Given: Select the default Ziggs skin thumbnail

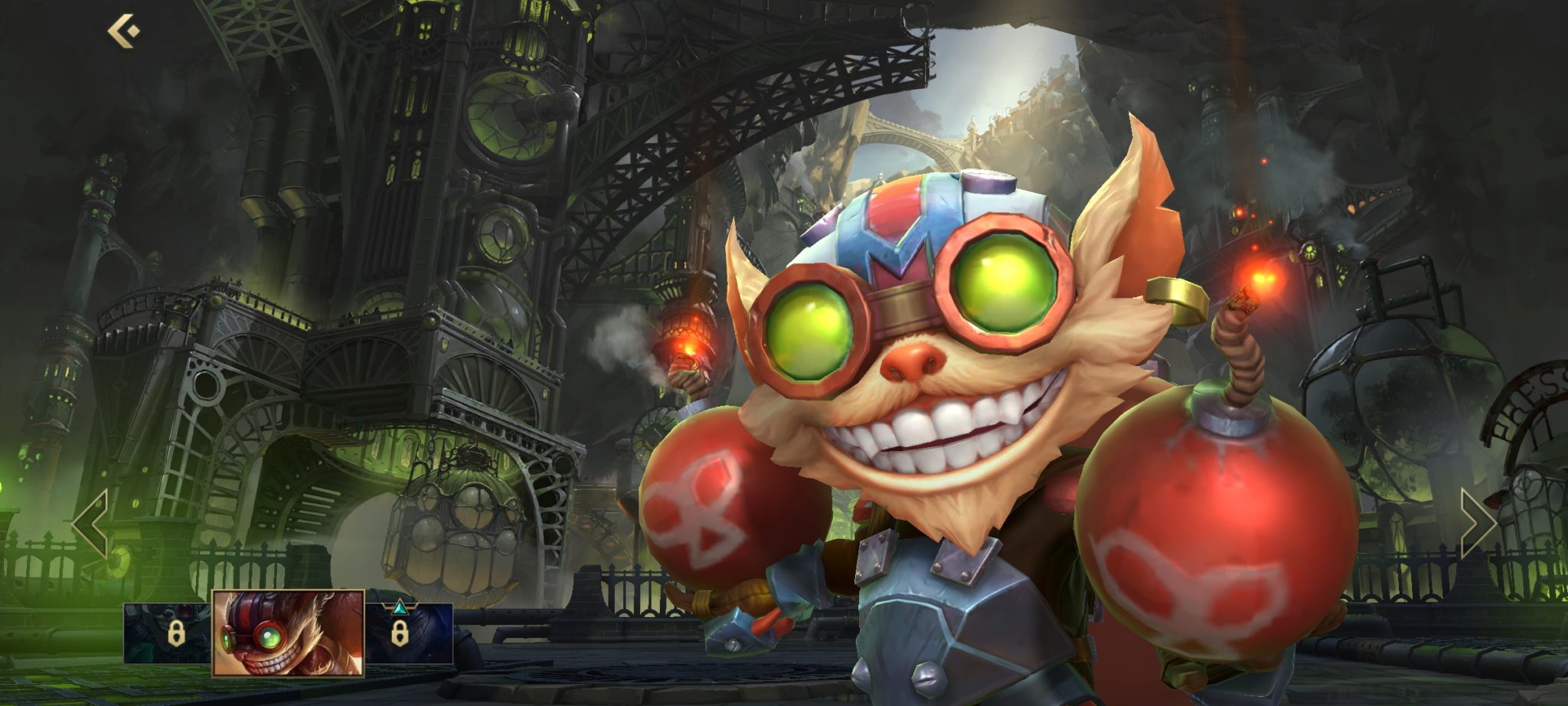Looking at the screenshot, I should tap(288, 633).
